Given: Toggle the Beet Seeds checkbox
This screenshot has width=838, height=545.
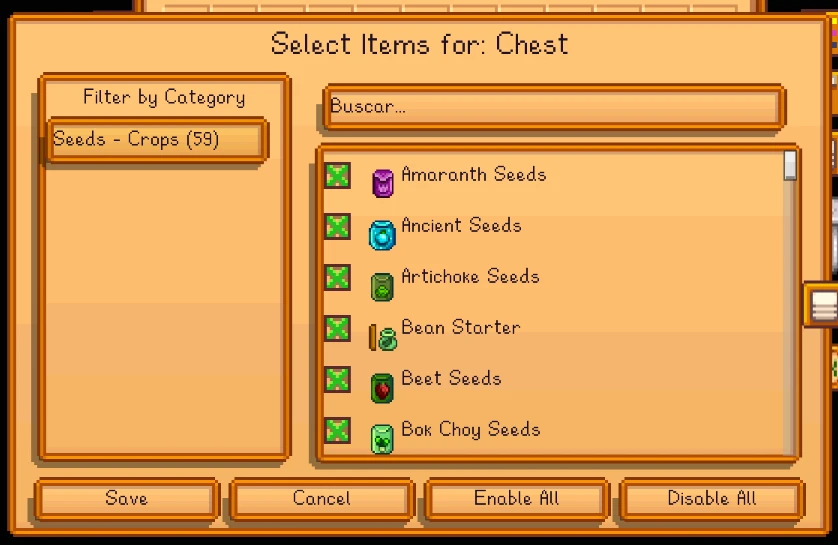Looking at the screenshot, I should (338, 380).
